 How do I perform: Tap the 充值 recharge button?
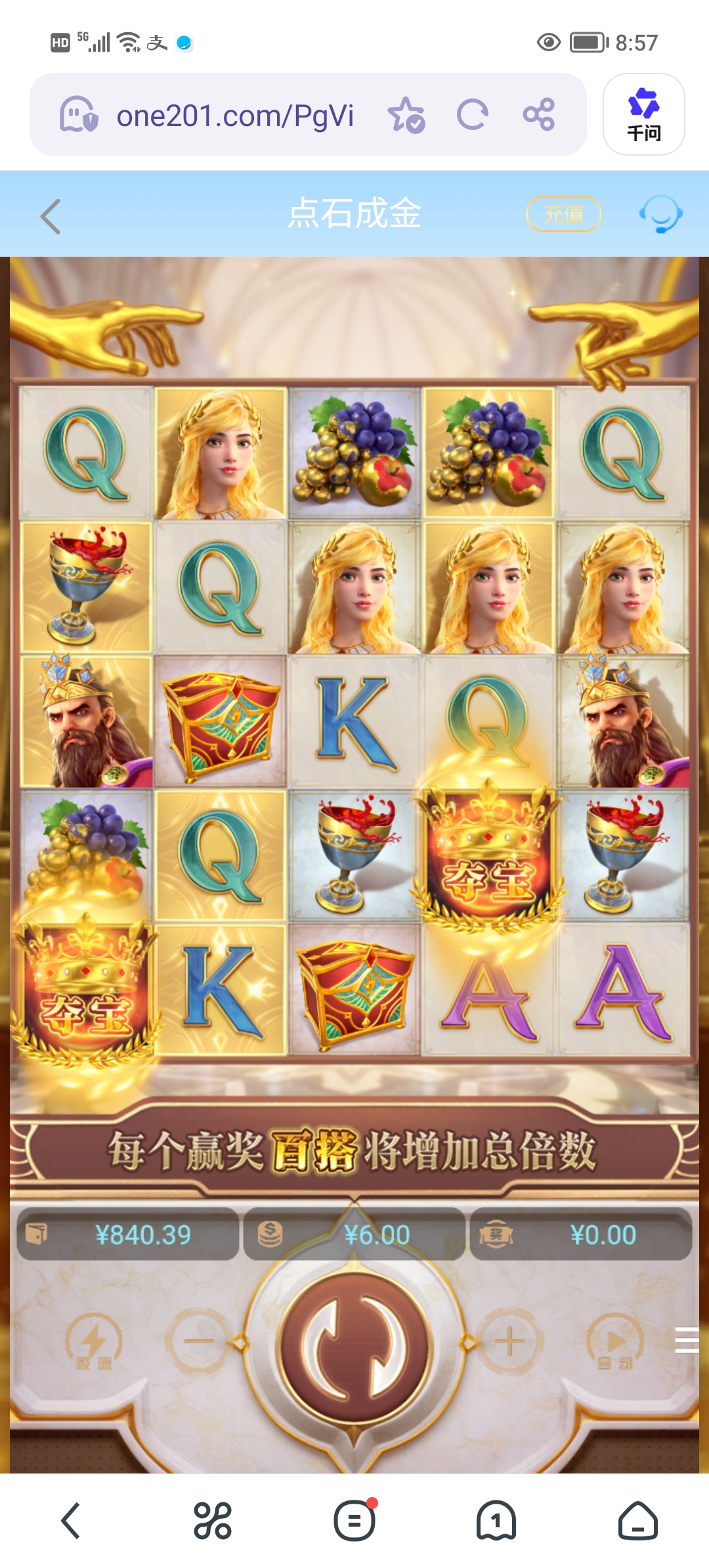pos(564,214)
